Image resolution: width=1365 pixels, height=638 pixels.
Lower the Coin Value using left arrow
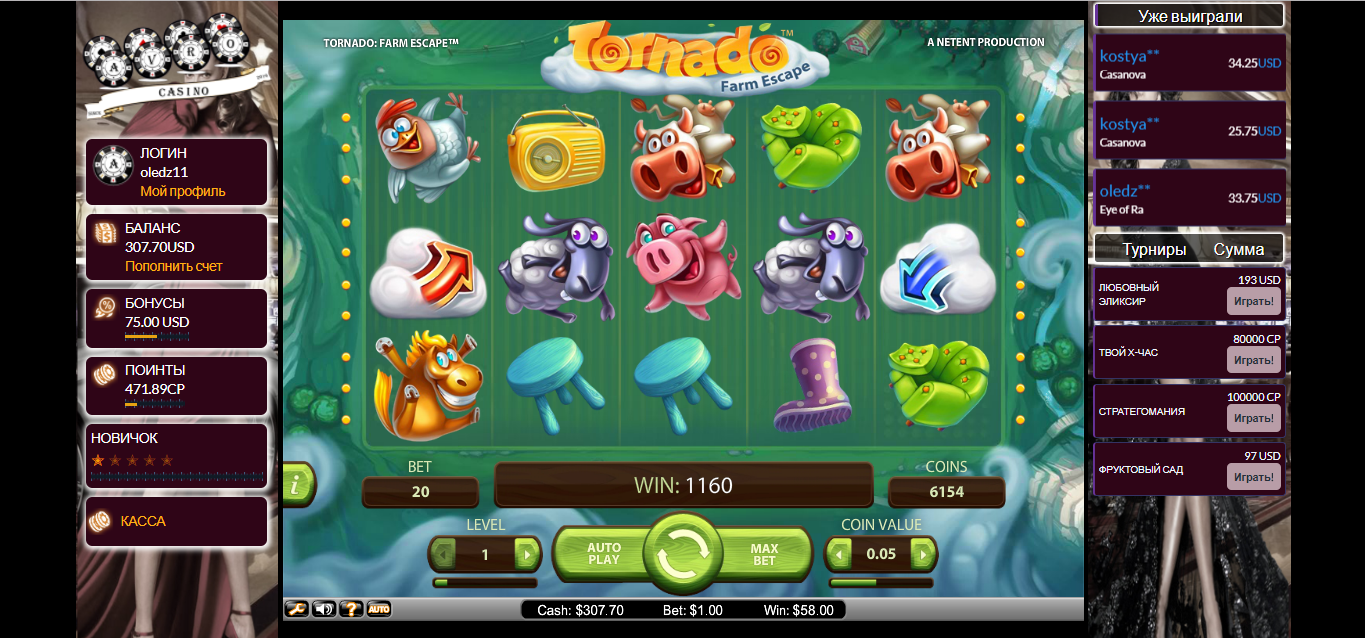840,554
